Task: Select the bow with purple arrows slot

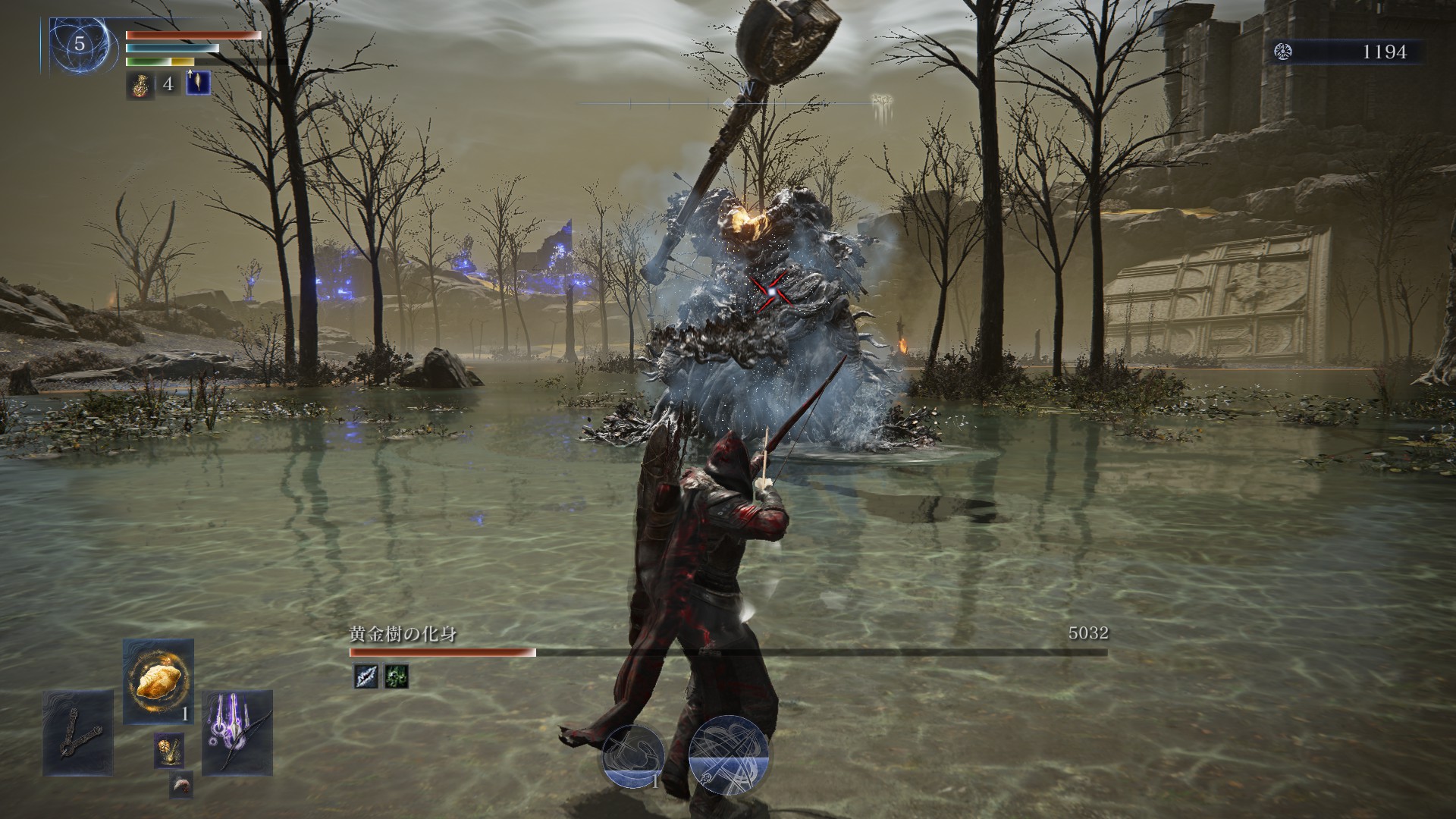Action: click(x=237, y=733)
